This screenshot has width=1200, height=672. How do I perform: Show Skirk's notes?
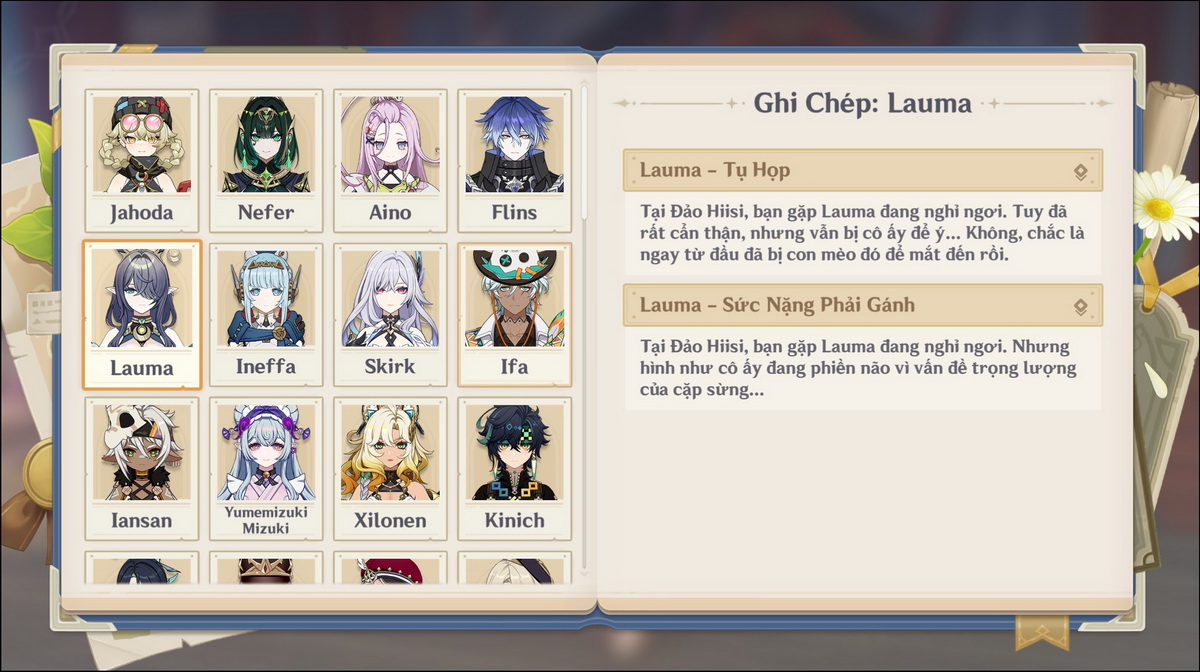point(390,314)
